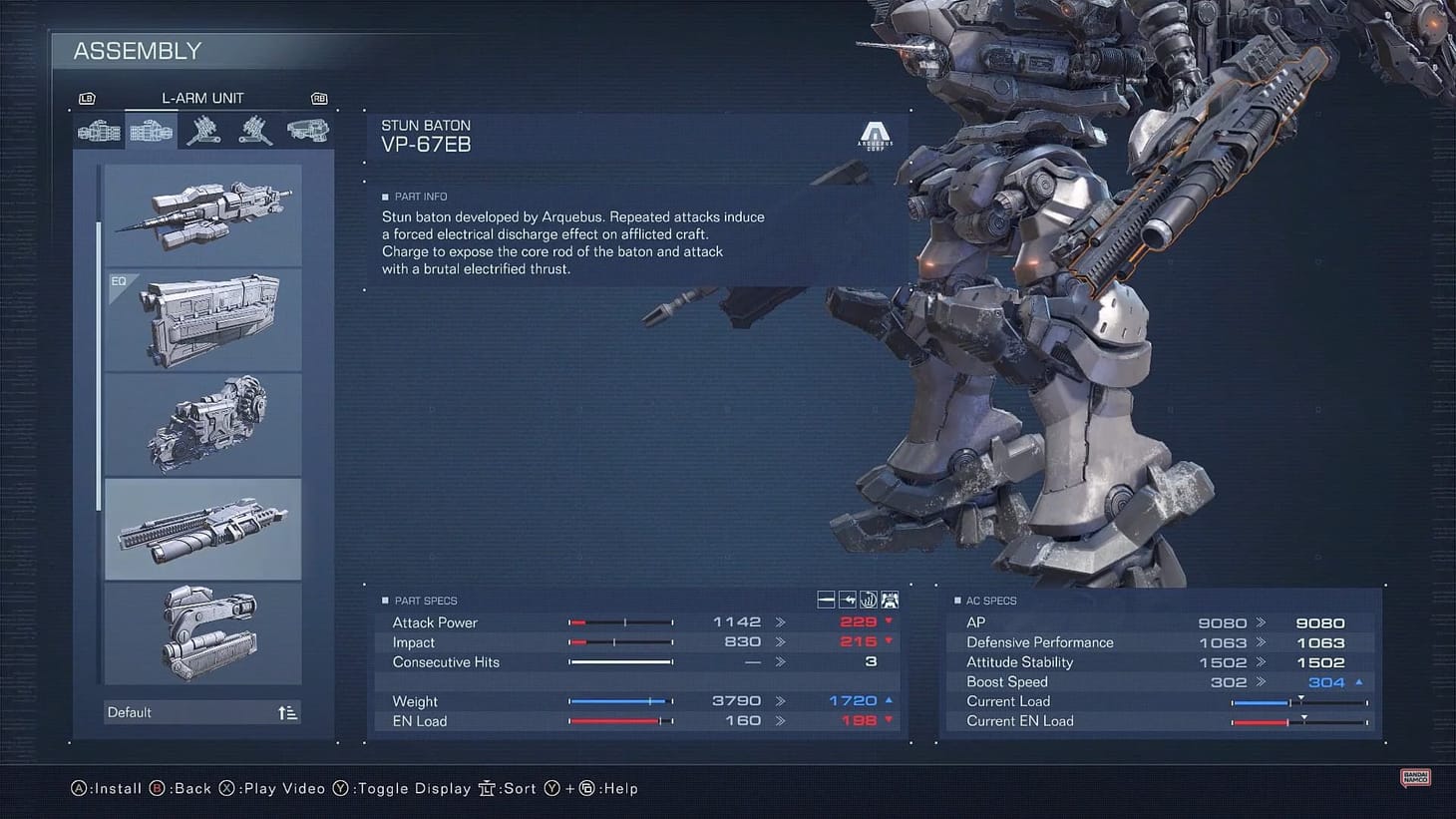Open the Expansion unit category icon
Screen dimensions: 1456x819
pyautogui.click(x=308, y=131)
